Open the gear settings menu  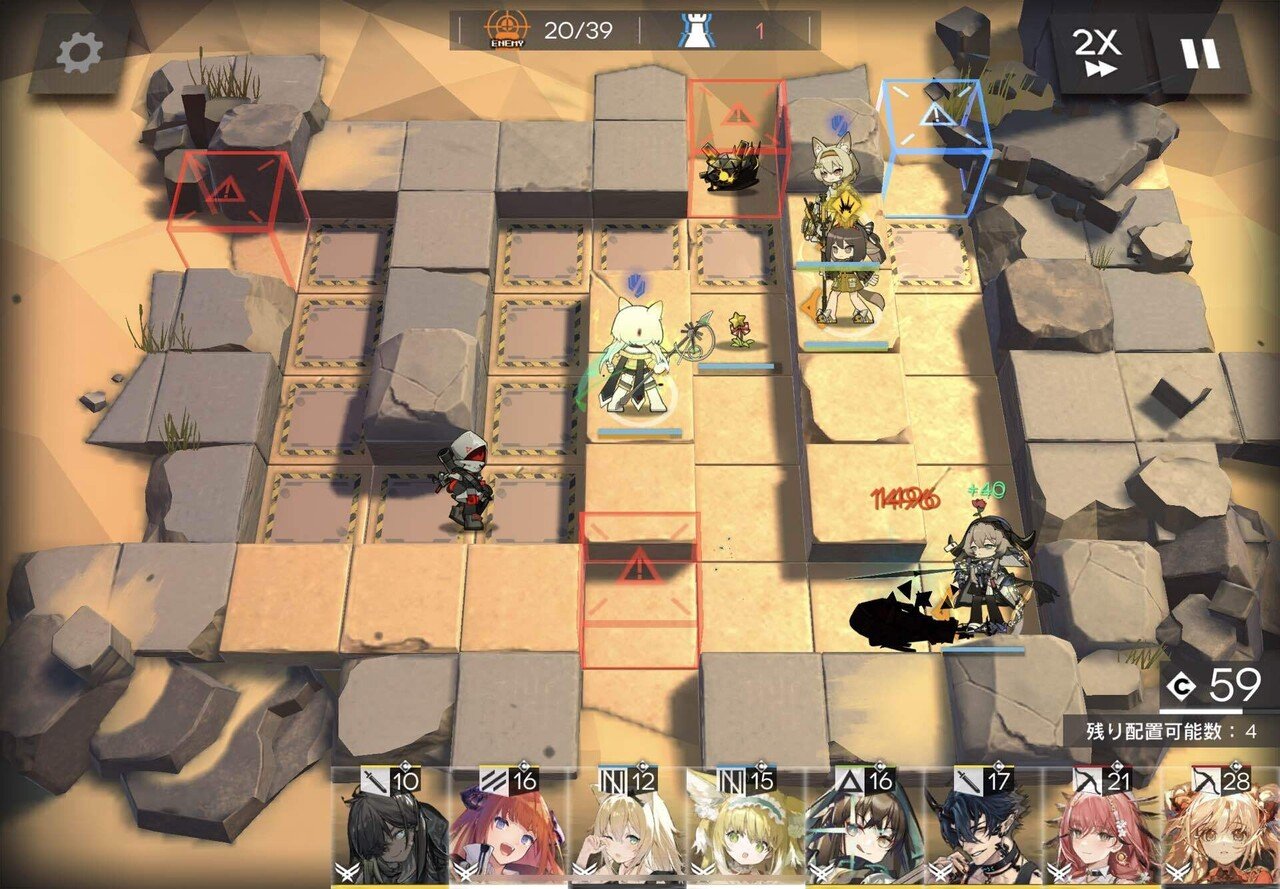click(79, 53)
